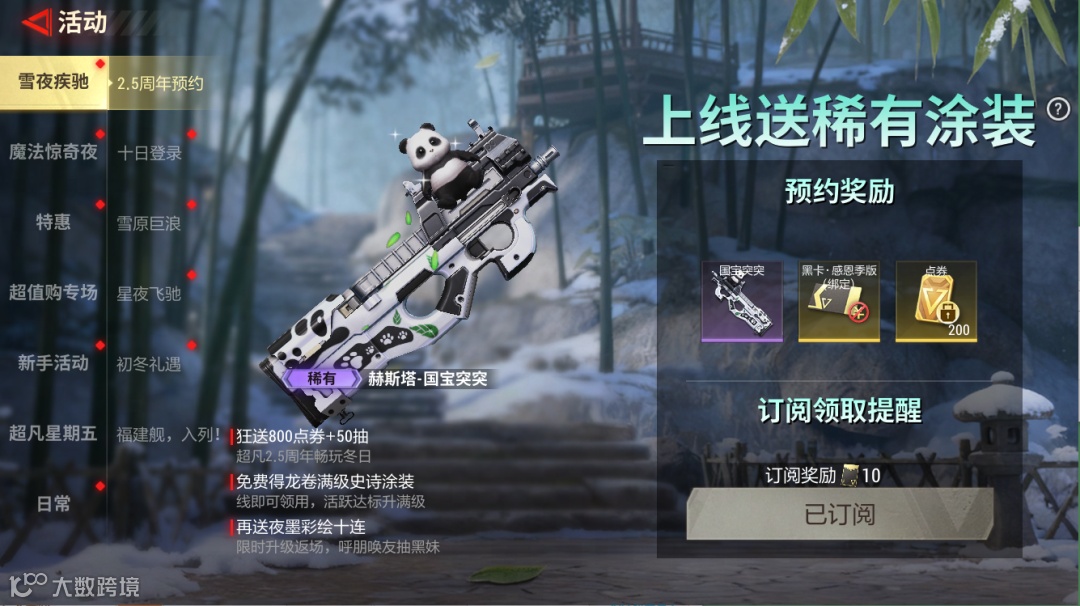Choose the 初冬礼遇 event
Viewport: 1080px width, 606px height.
point(149,364)
